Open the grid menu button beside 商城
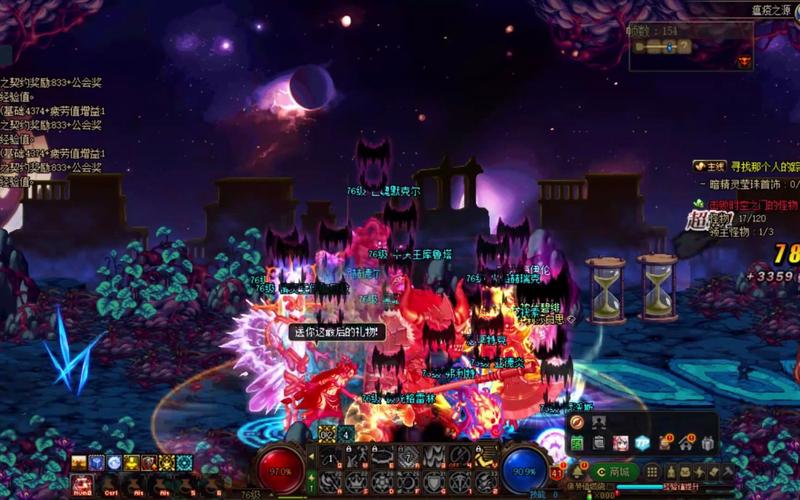This screenshot has height=500, width=800. coord(652,471)
